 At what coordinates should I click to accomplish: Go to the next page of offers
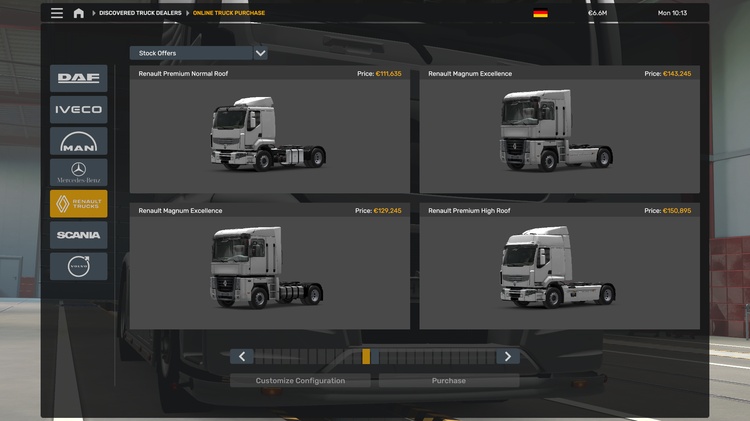pos(508,356)
